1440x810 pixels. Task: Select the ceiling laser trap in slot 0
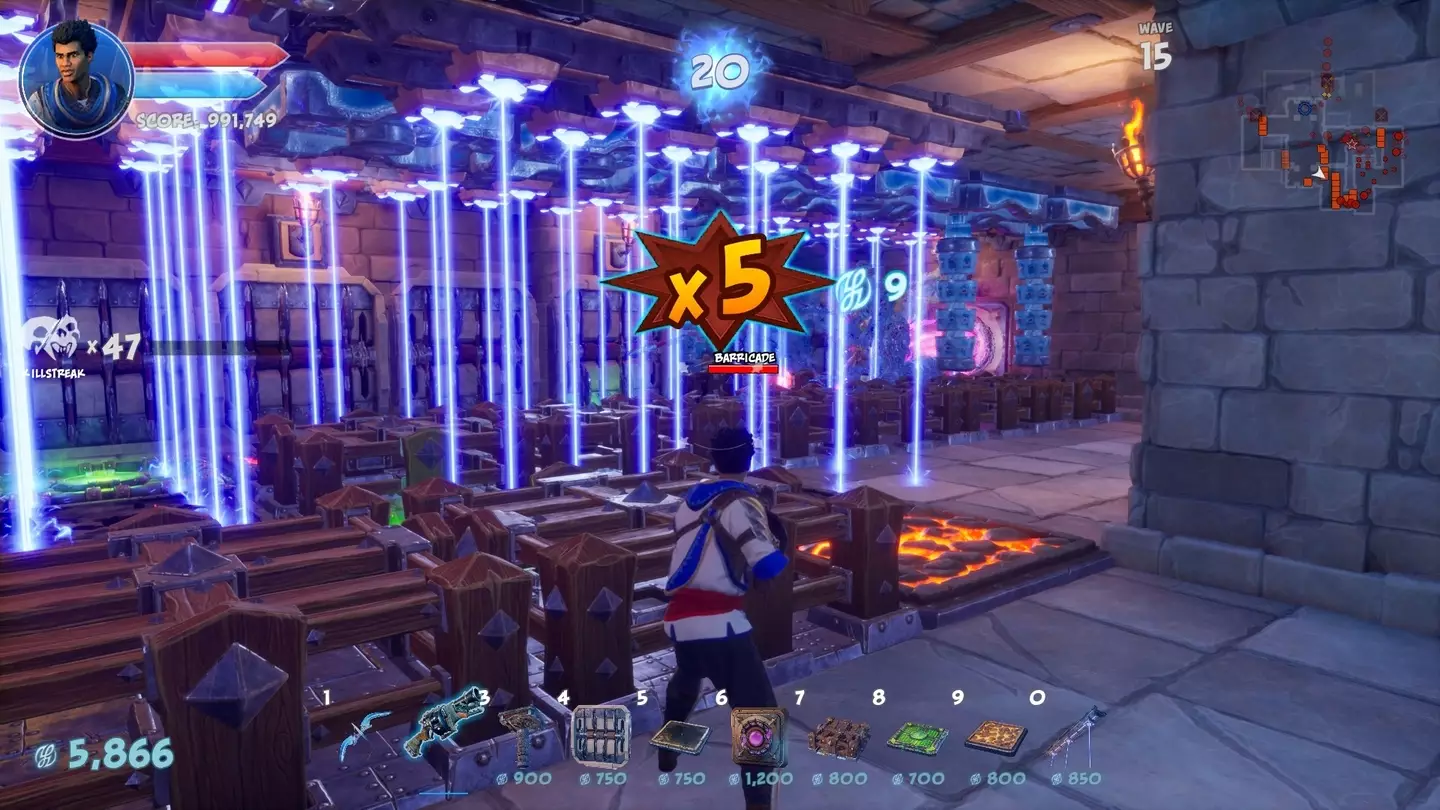[1075, 735]
